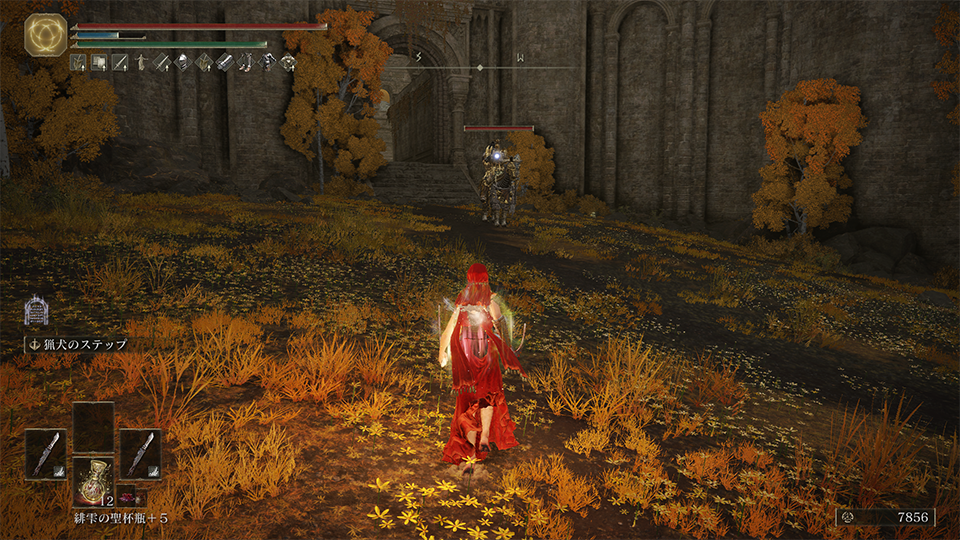Select the left-hand weapon slot
Viewport: 960px width, 540px height.
point(45,452)
